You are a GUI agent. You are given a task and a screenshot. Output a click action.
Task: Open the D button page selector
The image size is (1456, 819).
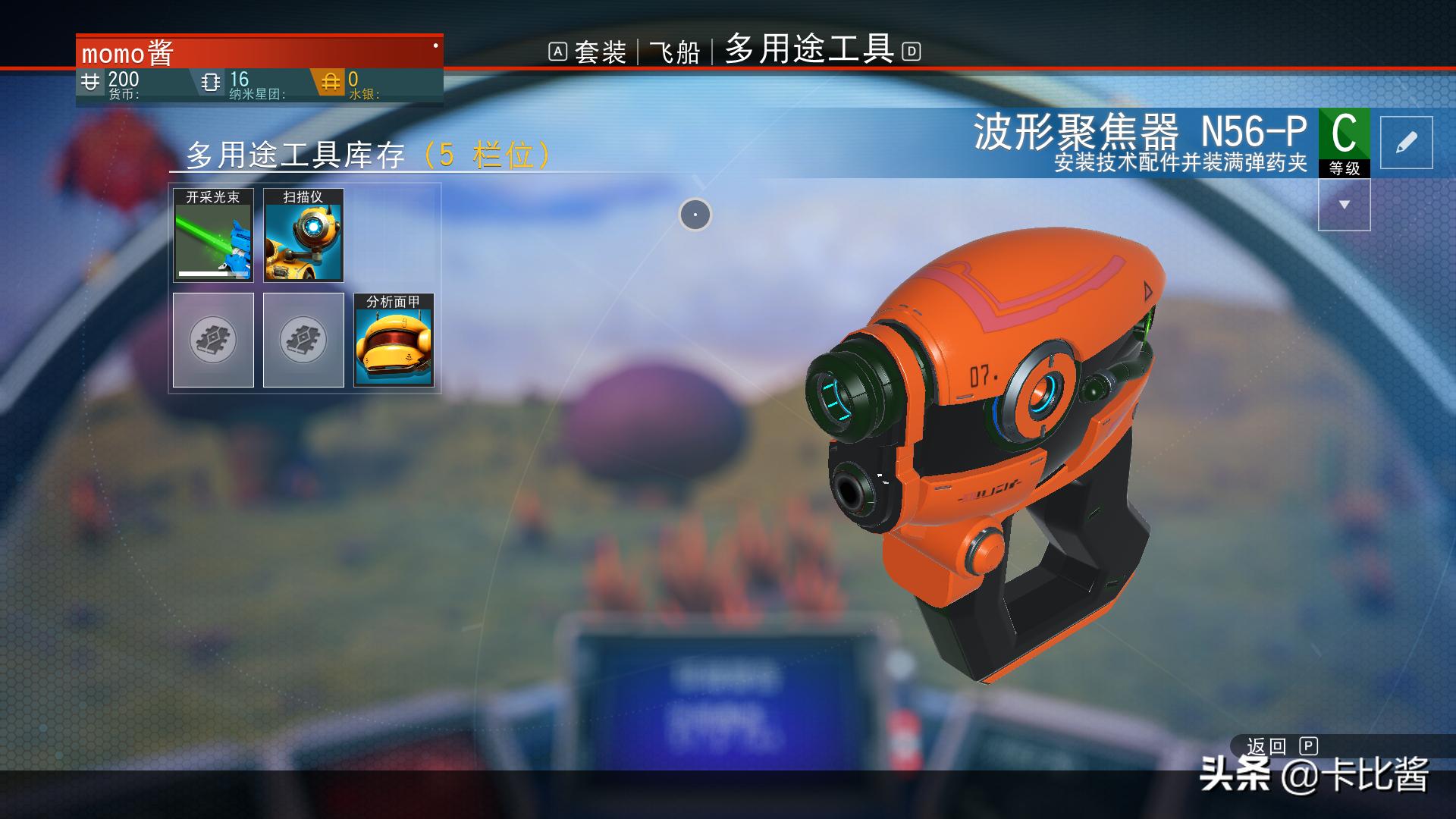click(911, 52)
